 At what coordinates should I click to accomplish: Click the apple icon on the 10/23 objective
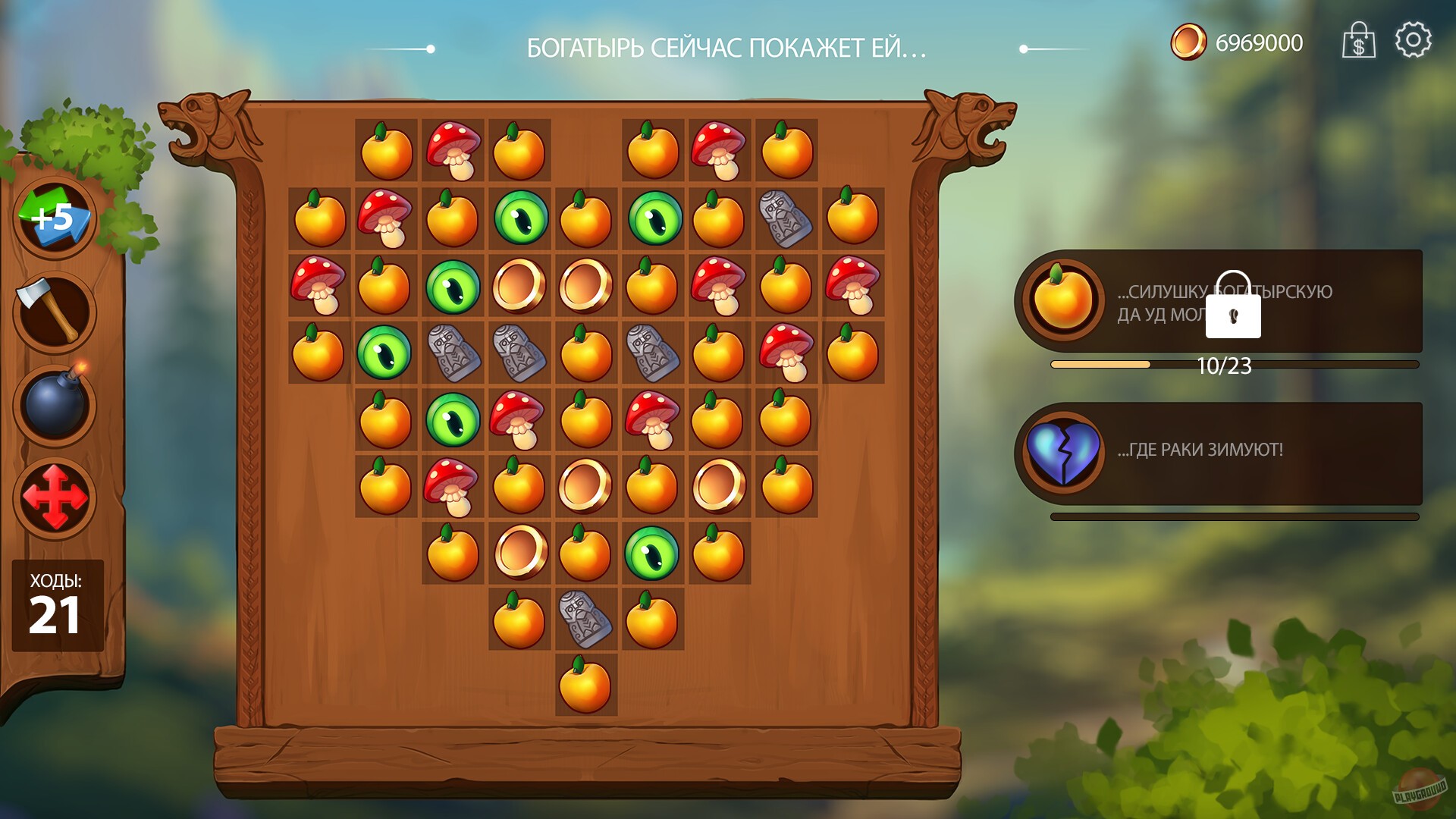point(1063,299)
